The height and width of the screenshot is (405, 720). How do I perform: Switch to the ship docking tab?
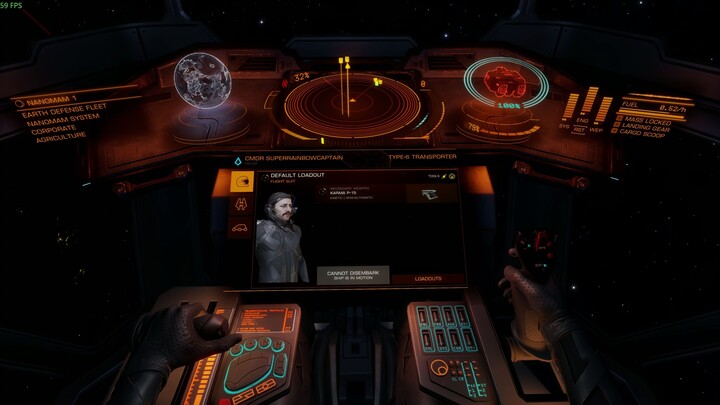(240, 204)
